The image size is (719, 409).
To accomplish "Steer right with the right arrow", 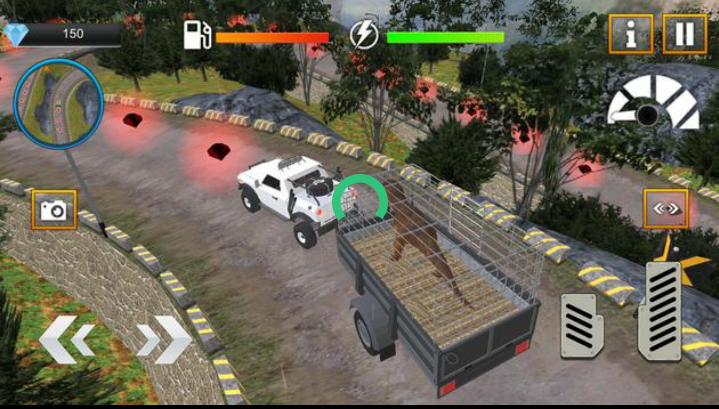I will coord(164,339).
